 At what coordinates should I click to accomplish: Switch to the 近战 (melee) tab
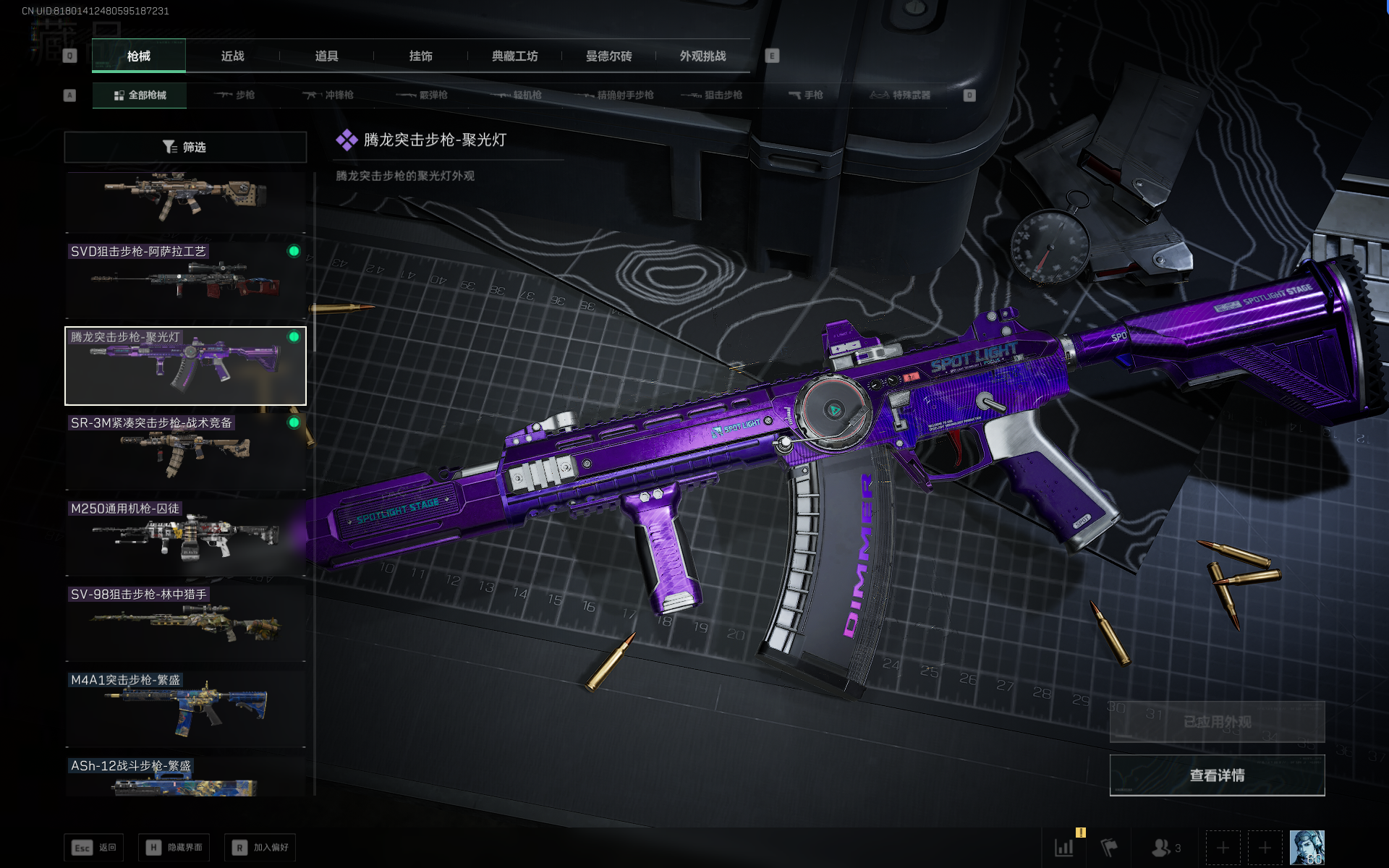click(232, 56)
